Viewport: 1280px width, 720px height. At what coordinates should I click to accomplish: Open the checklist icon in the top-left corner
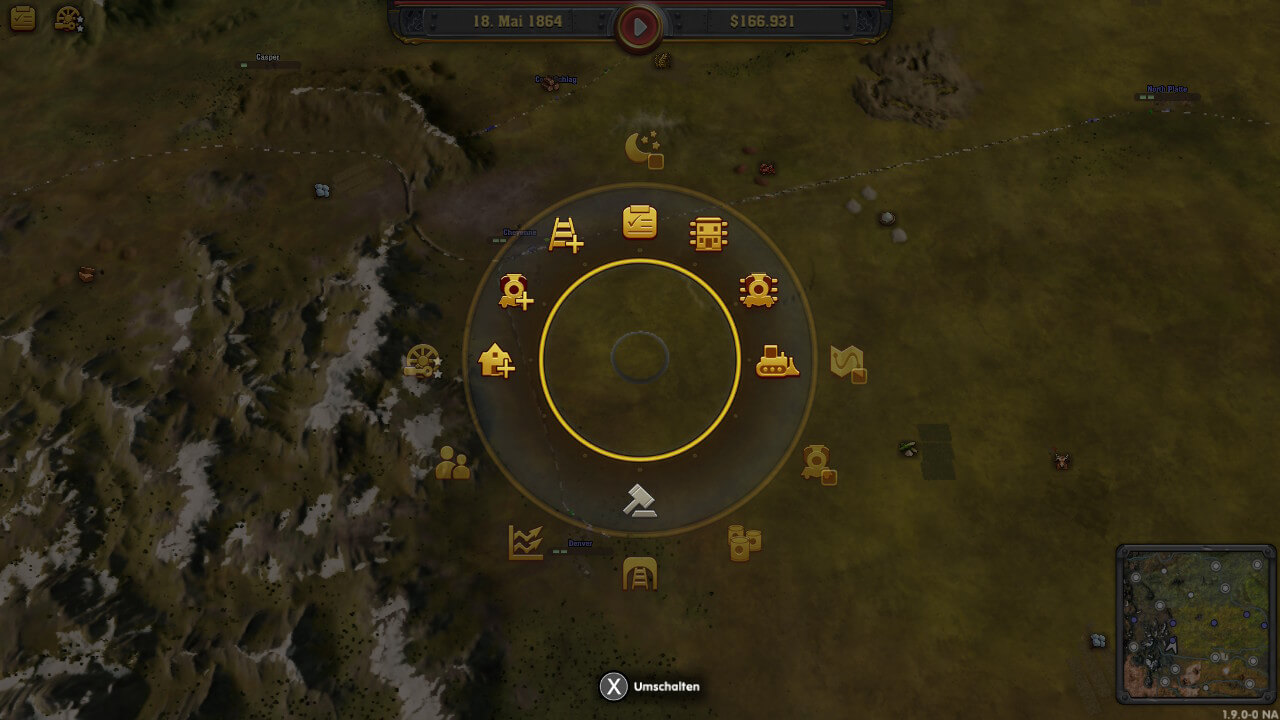(x=22, y=18)
